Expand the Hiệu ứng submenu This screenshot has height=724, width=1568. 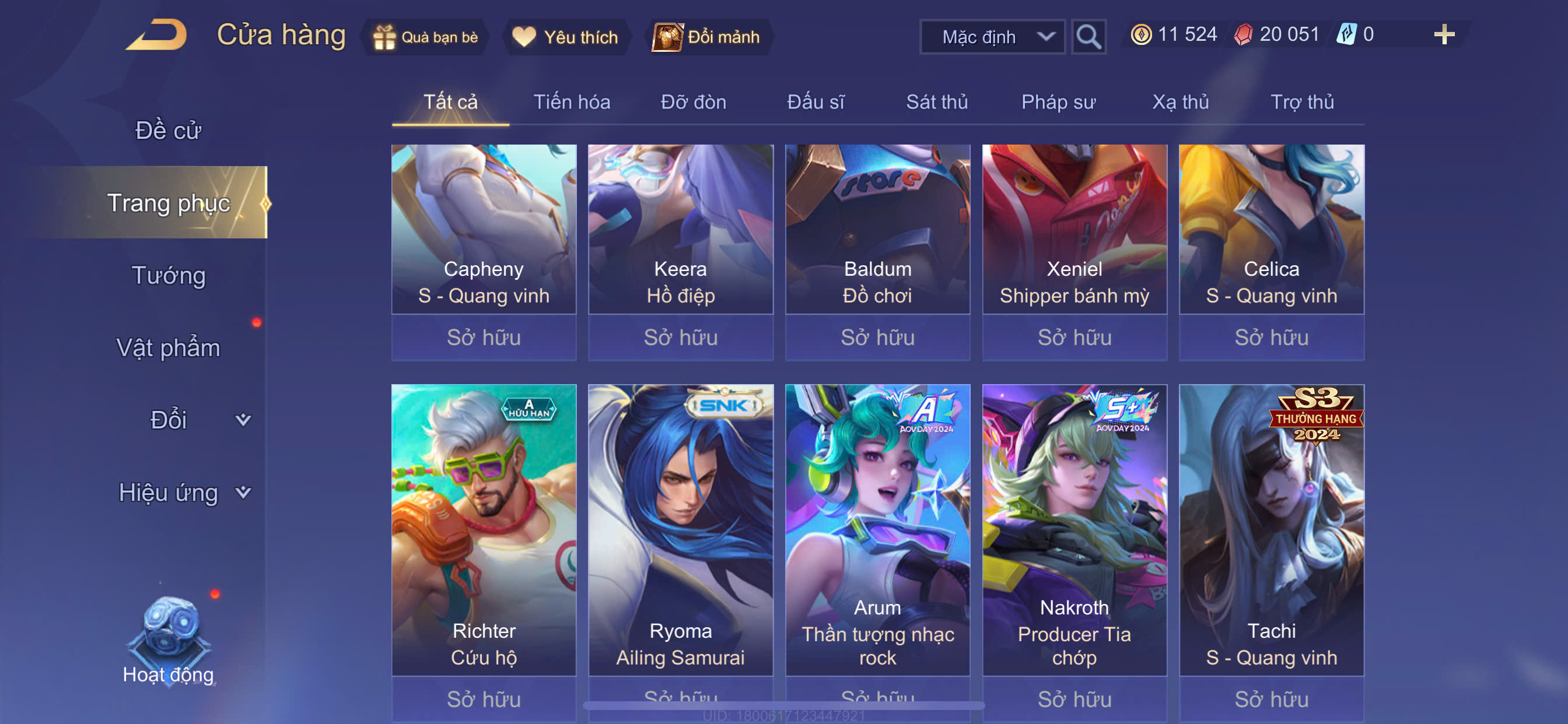click(x=183, y=492)
